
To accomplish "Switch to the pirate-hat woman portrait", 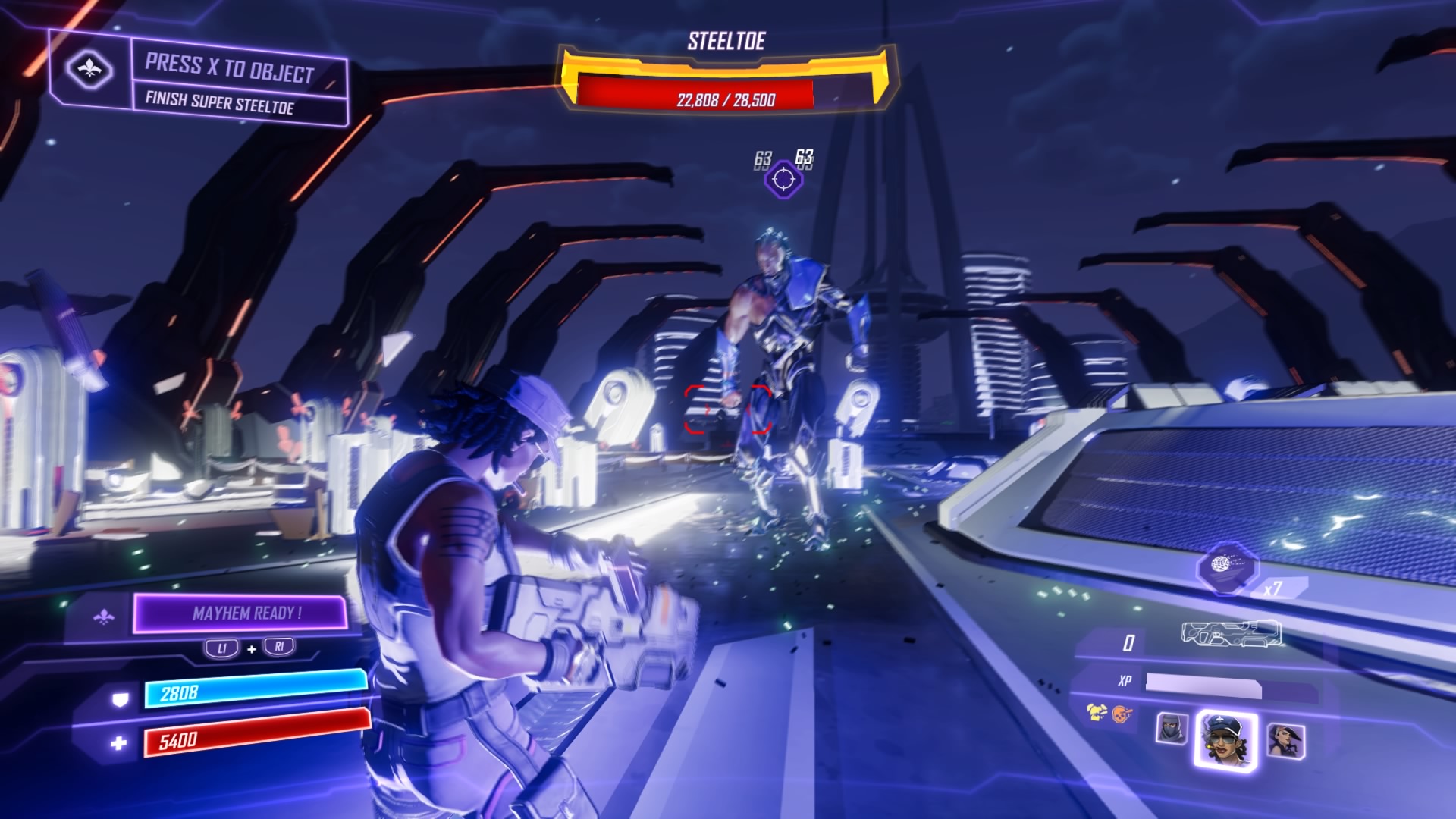I will (1285, 739).
